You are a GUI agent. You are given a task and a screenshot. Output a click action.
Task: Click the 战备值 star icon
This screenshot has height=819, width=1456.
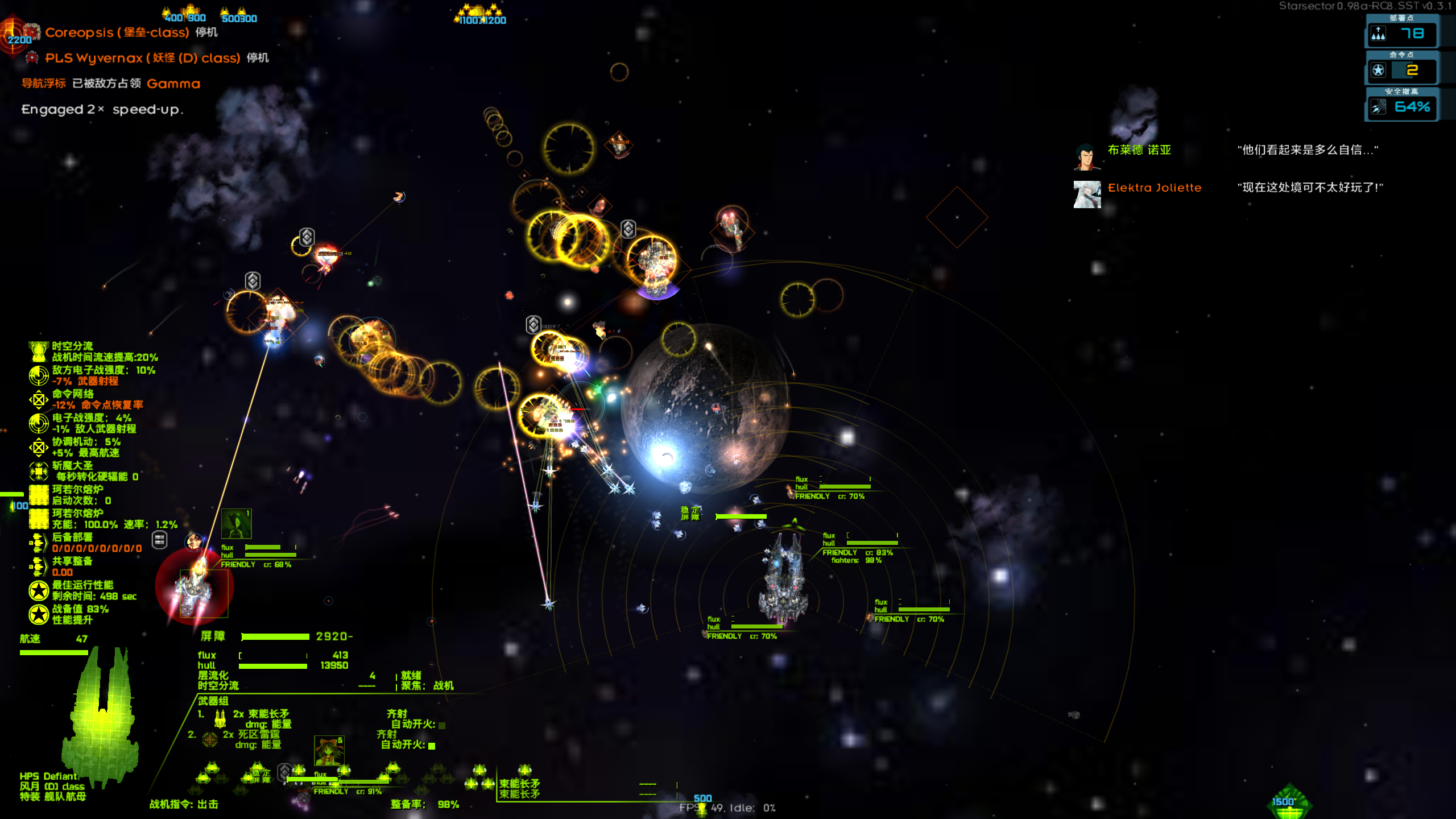click(x=39, y=614)
